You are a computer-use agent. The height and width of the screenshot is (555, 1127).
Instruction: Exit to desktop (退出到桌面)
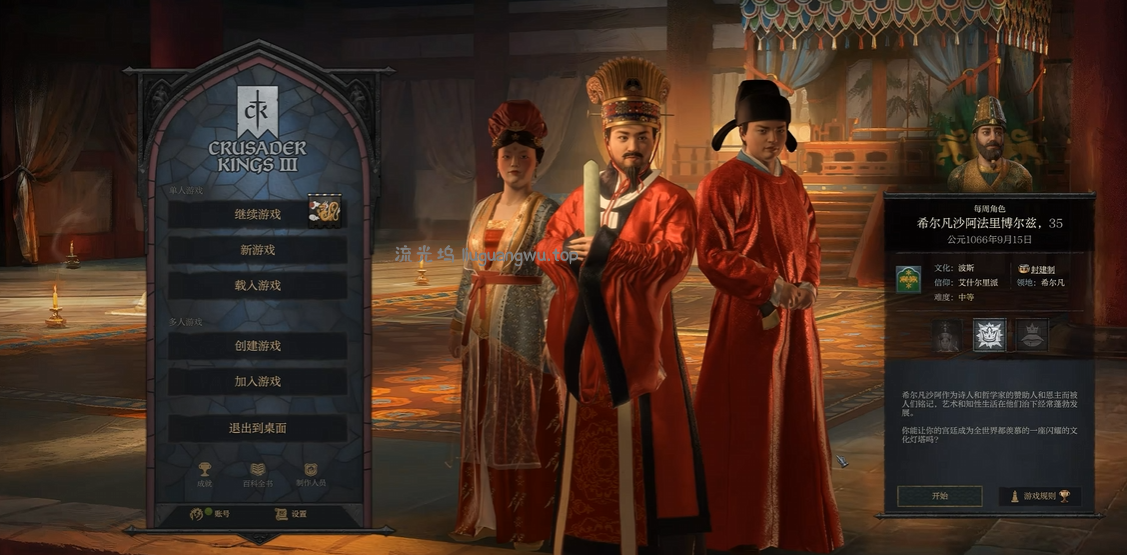click(257, 428)
